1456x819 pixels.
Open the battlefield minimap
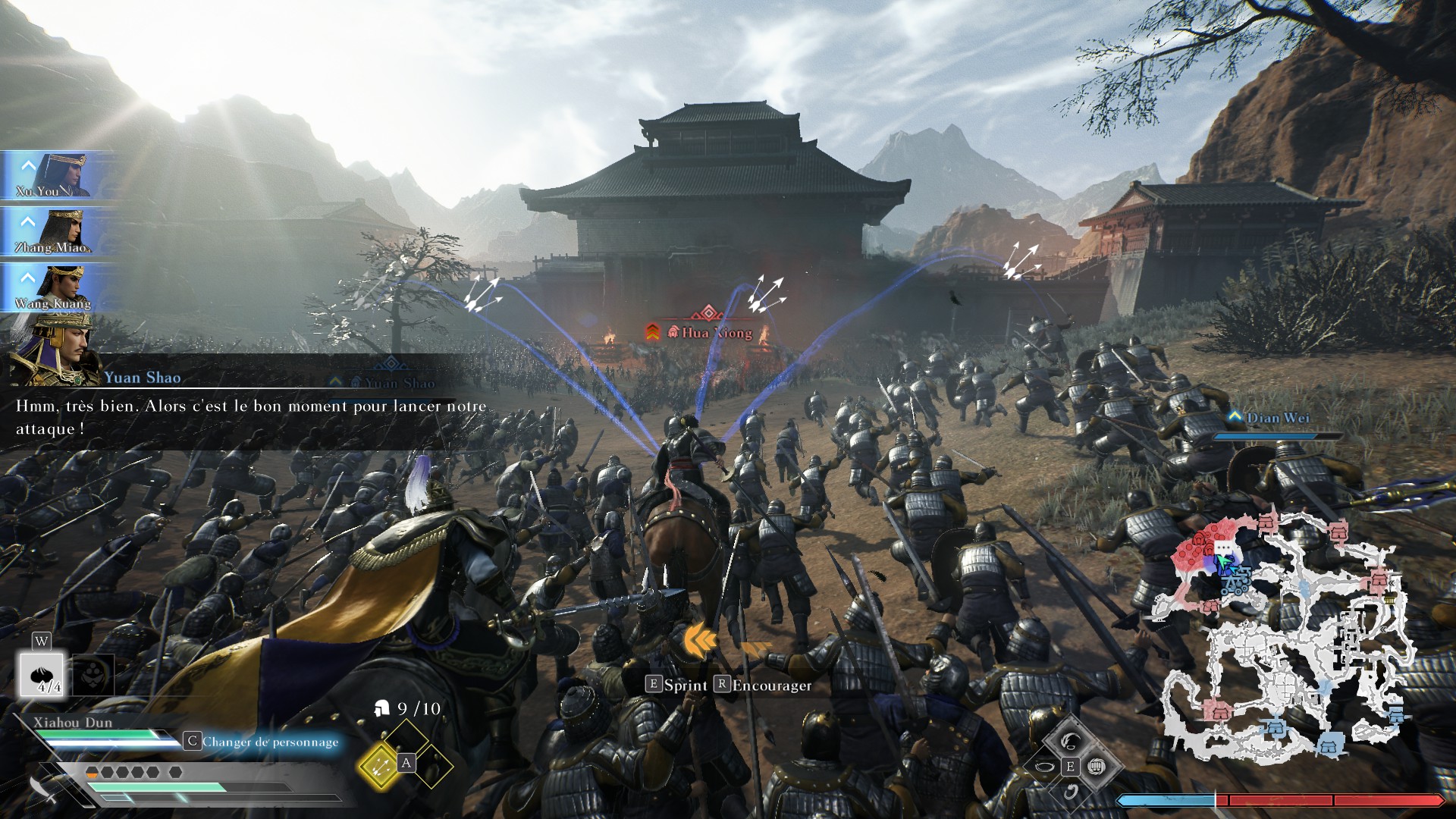click(x=1282, y=637)
